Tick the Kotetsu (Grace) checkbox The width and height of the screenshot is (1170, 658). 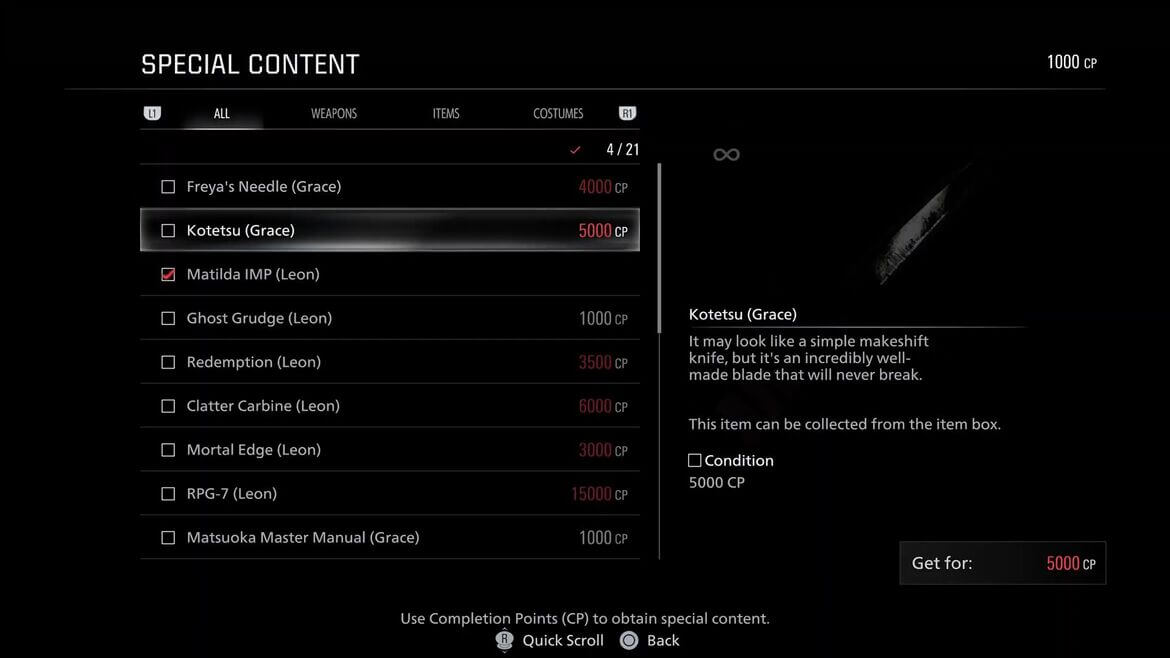168,231
